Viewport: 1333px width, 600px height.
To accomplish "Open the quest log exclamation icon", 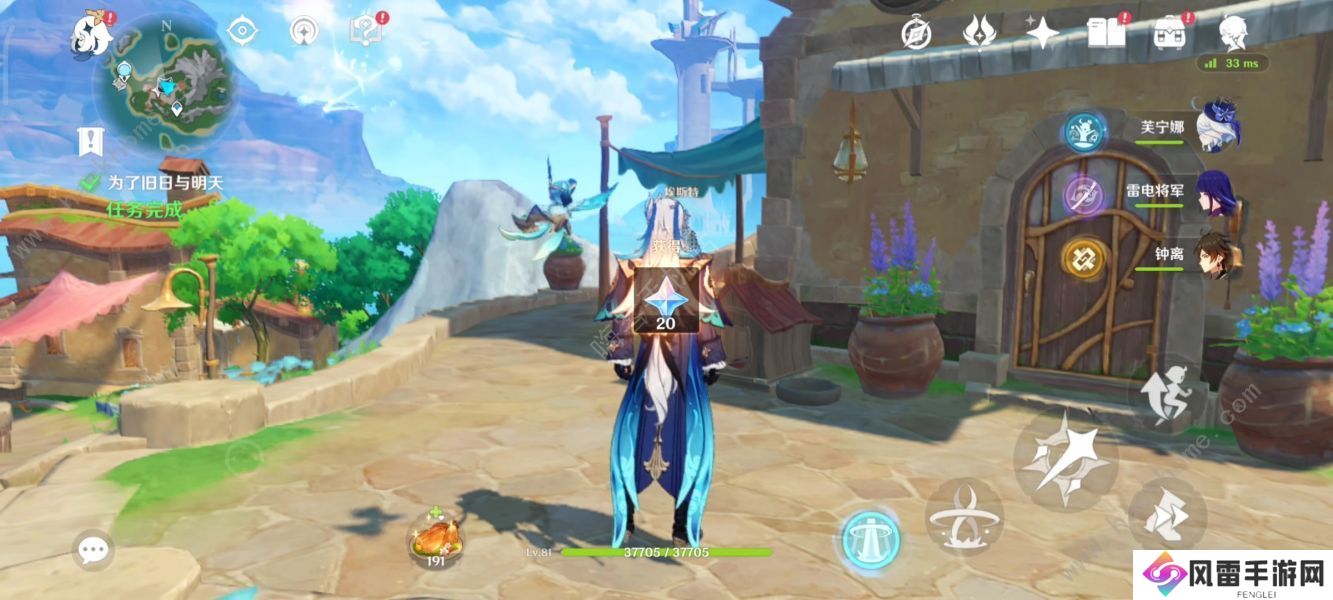I will (x=91, y=141).
